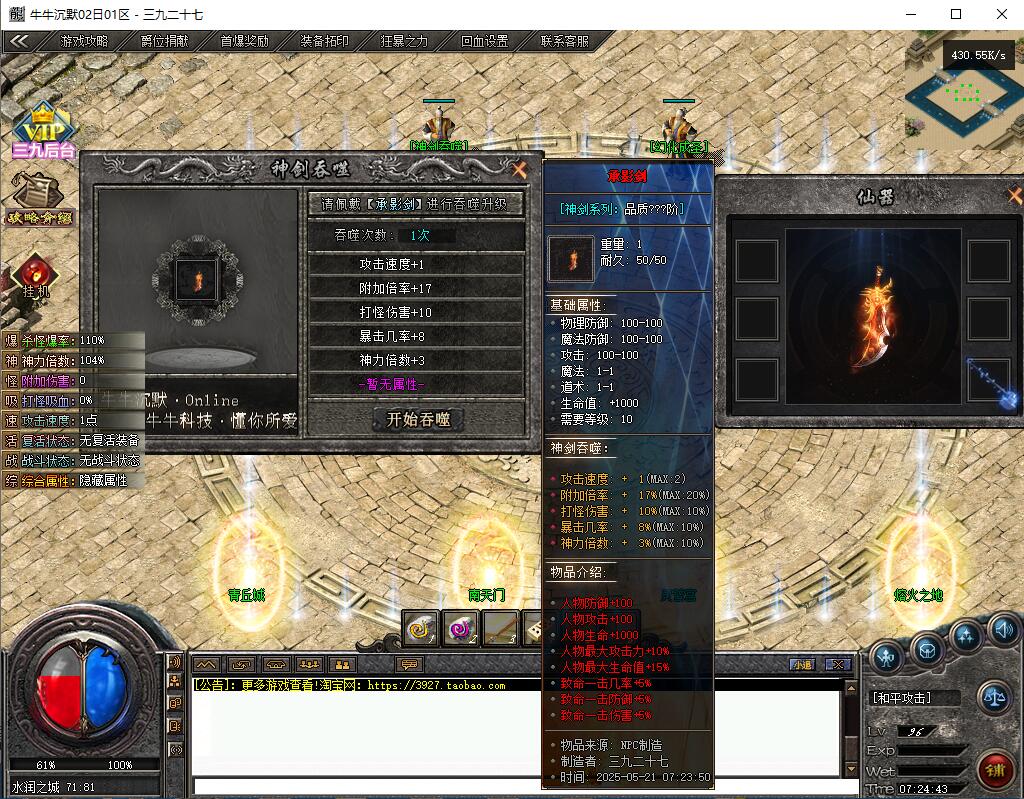Select the blue staff slot in 仙器
Image resolution: width=1024 pixels, height=799 pixels.
coord(988,380)
